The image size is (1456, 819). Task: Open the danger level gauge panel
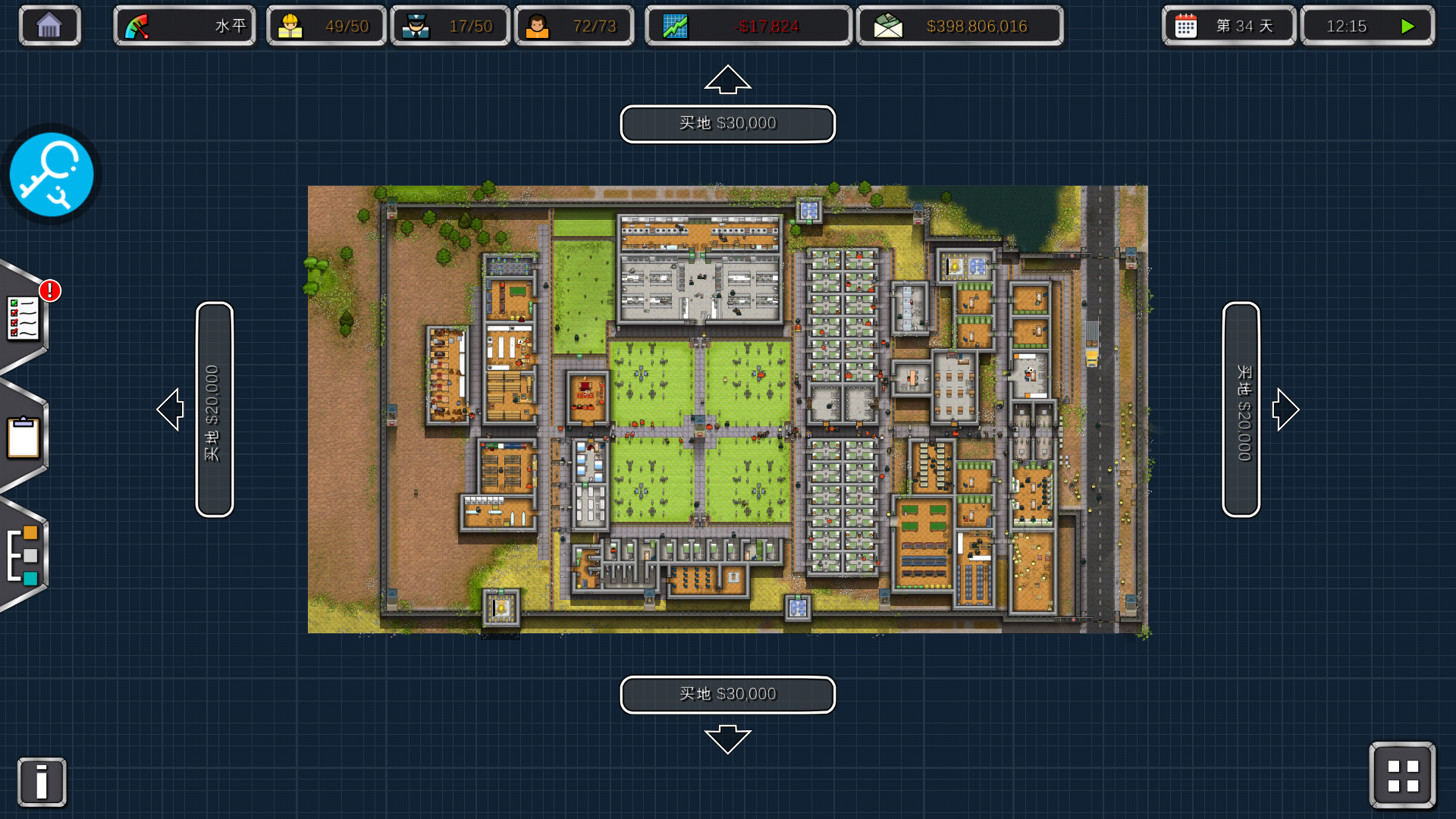184,26
